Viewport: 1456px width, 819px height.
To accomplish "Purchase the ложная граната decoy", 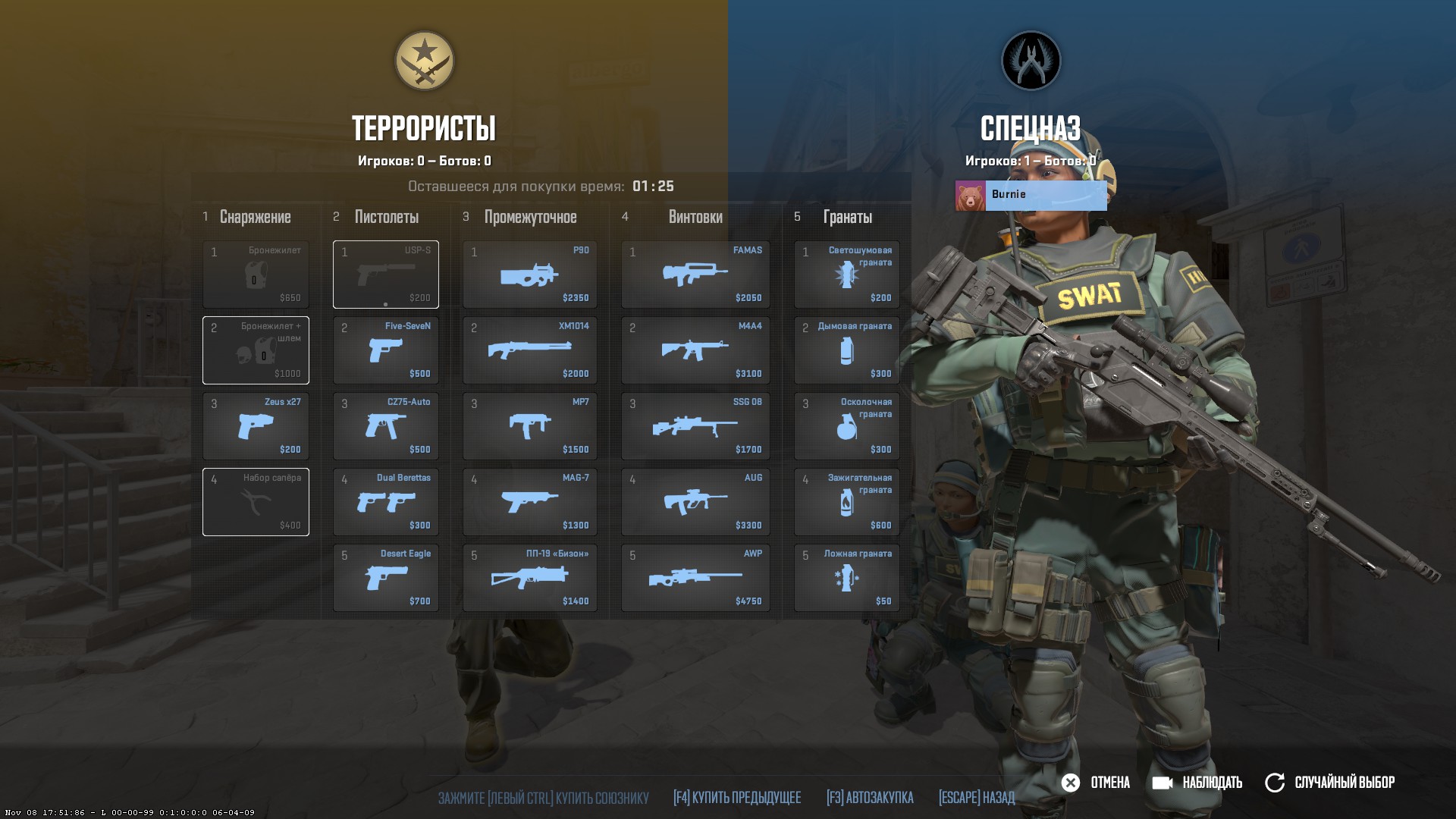I will pos(846,578).
